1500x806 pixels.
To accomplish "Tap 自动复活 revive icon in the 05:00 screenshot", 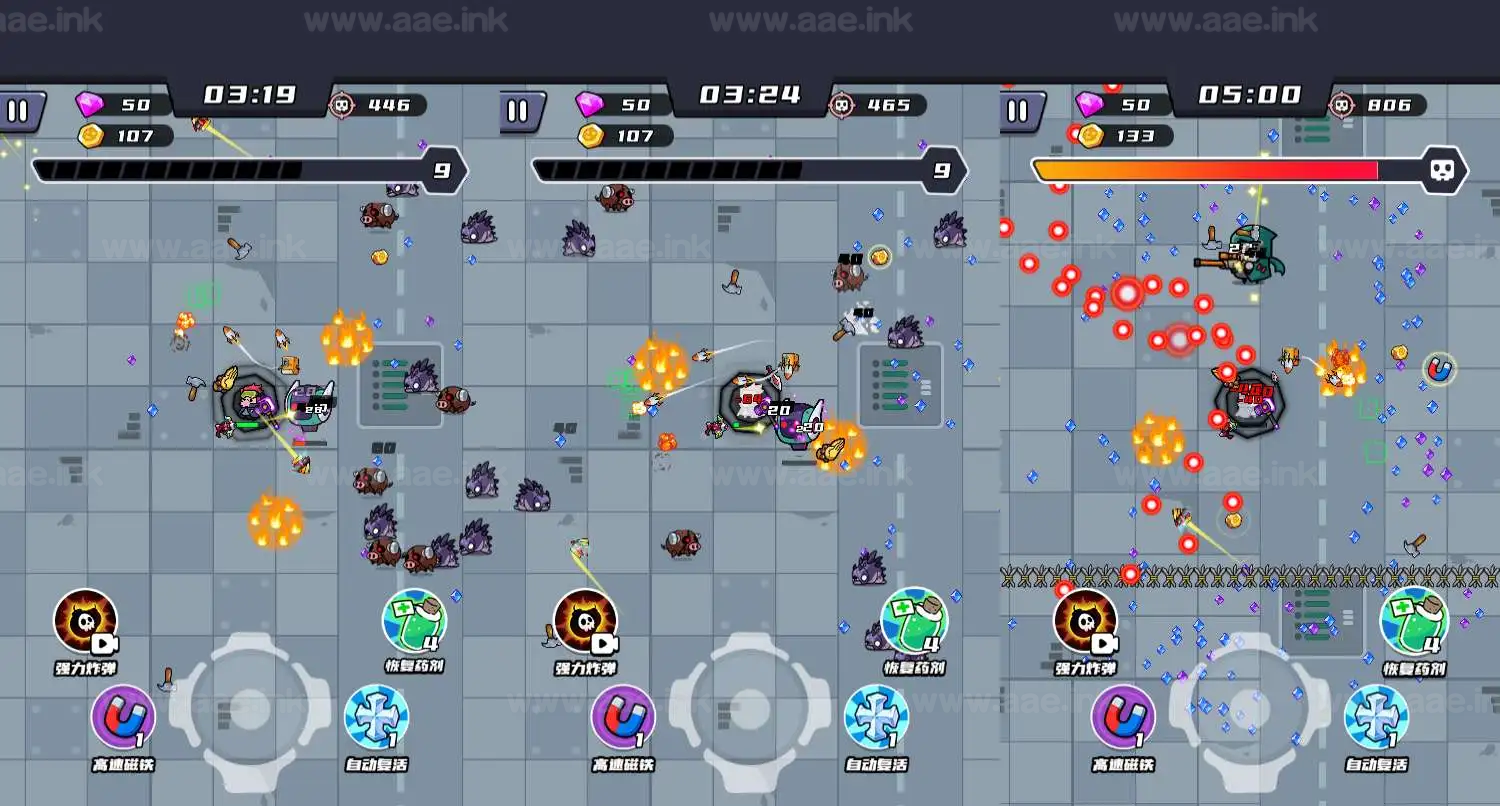I will [x=1376, y=717].
